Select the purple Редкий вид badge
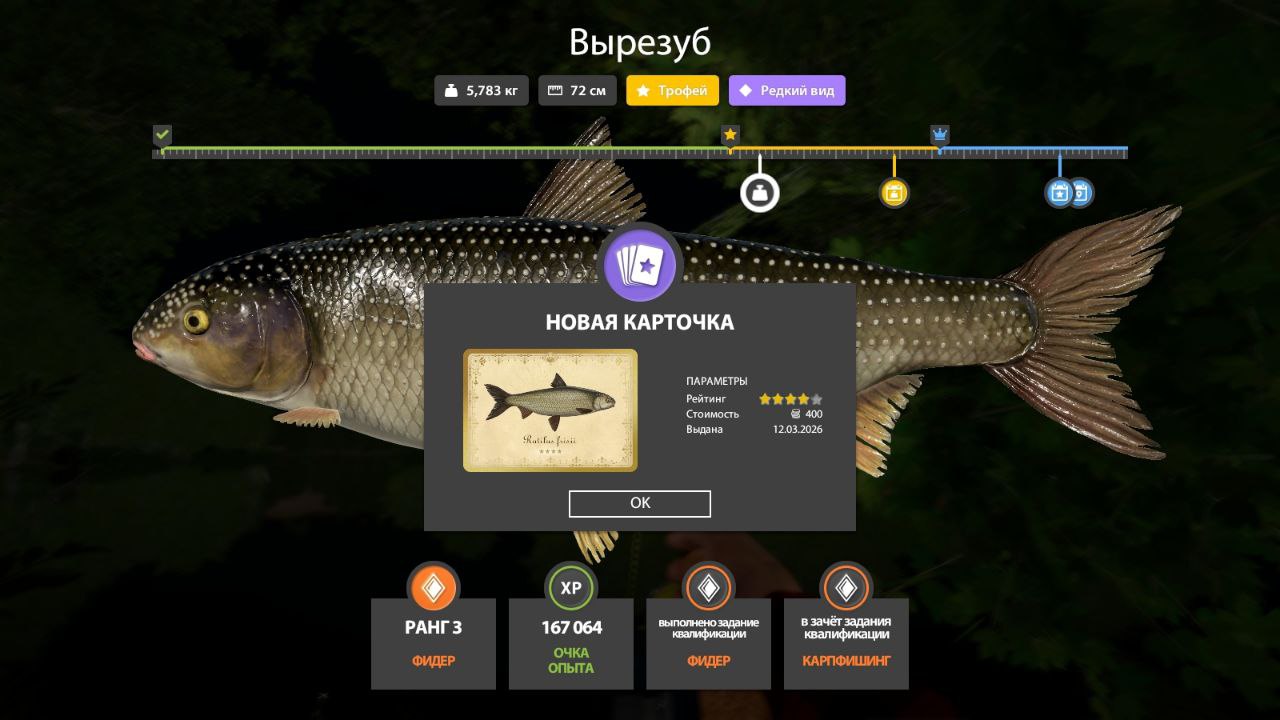 (x=787, y=91)
